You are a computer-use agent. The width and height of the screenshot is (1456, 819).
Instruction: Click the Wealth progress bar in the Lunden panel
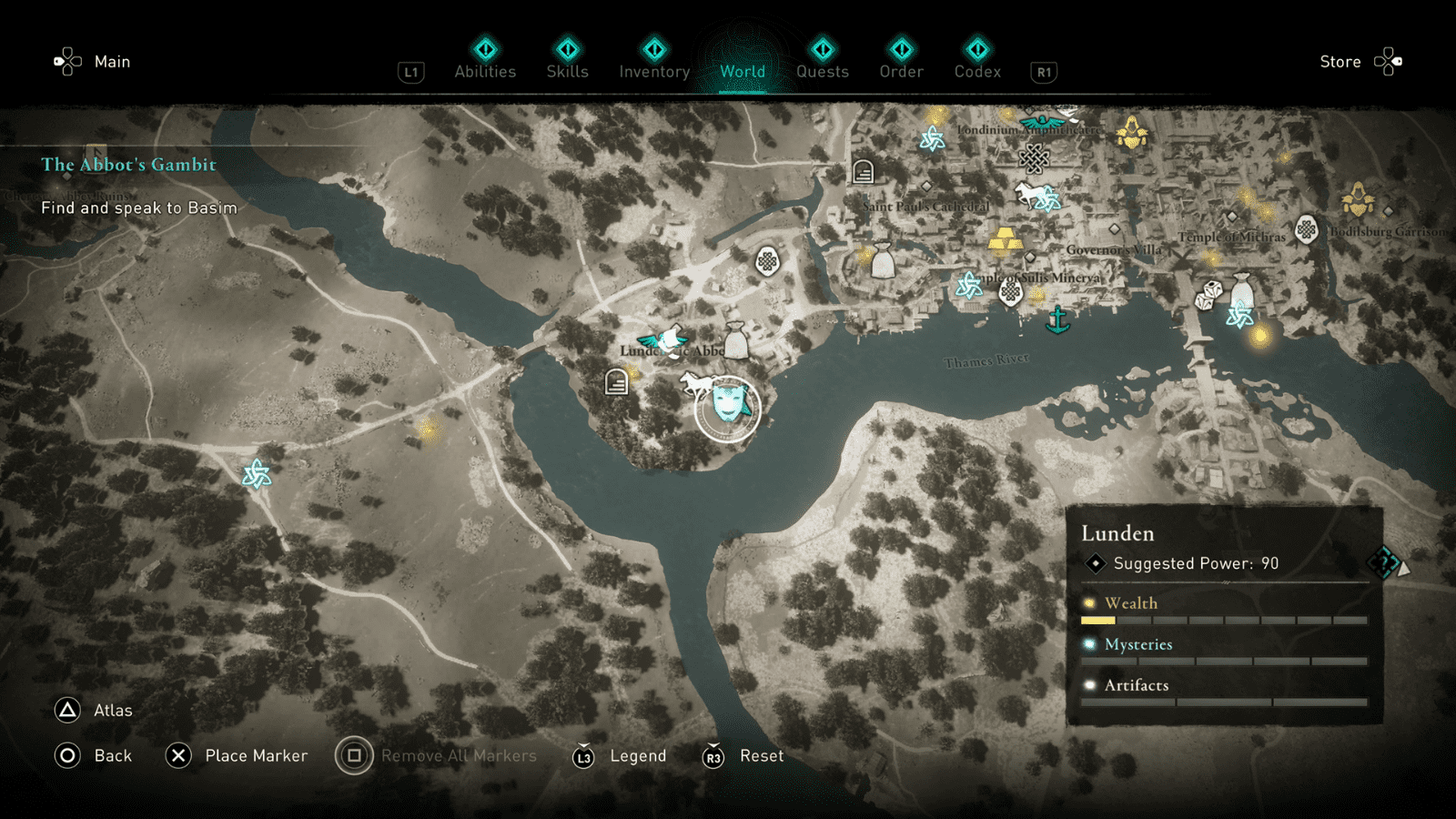pyautogui.click(x=1224, y=619)
